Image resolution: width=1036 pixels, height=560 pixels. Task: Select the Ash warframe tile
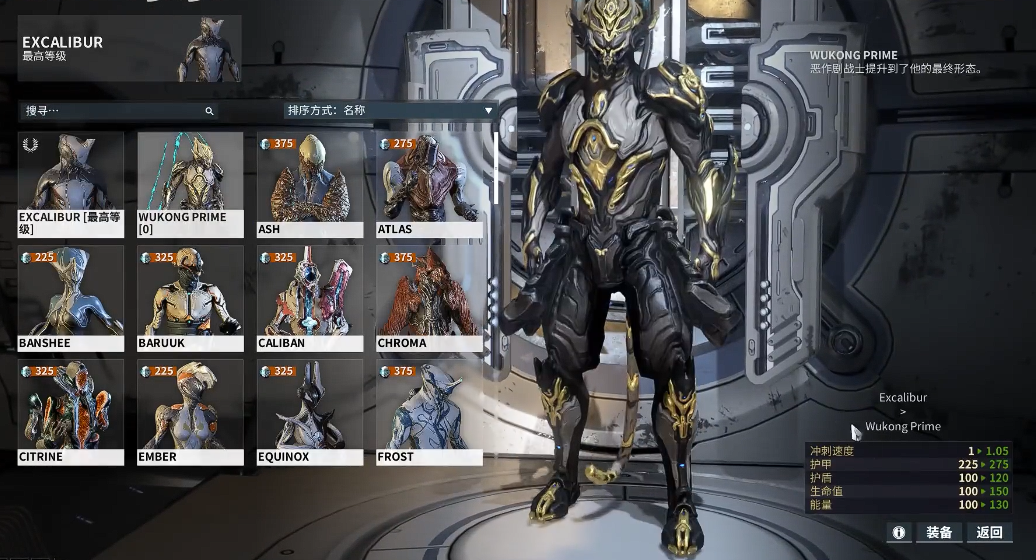(x=310, y=185)
